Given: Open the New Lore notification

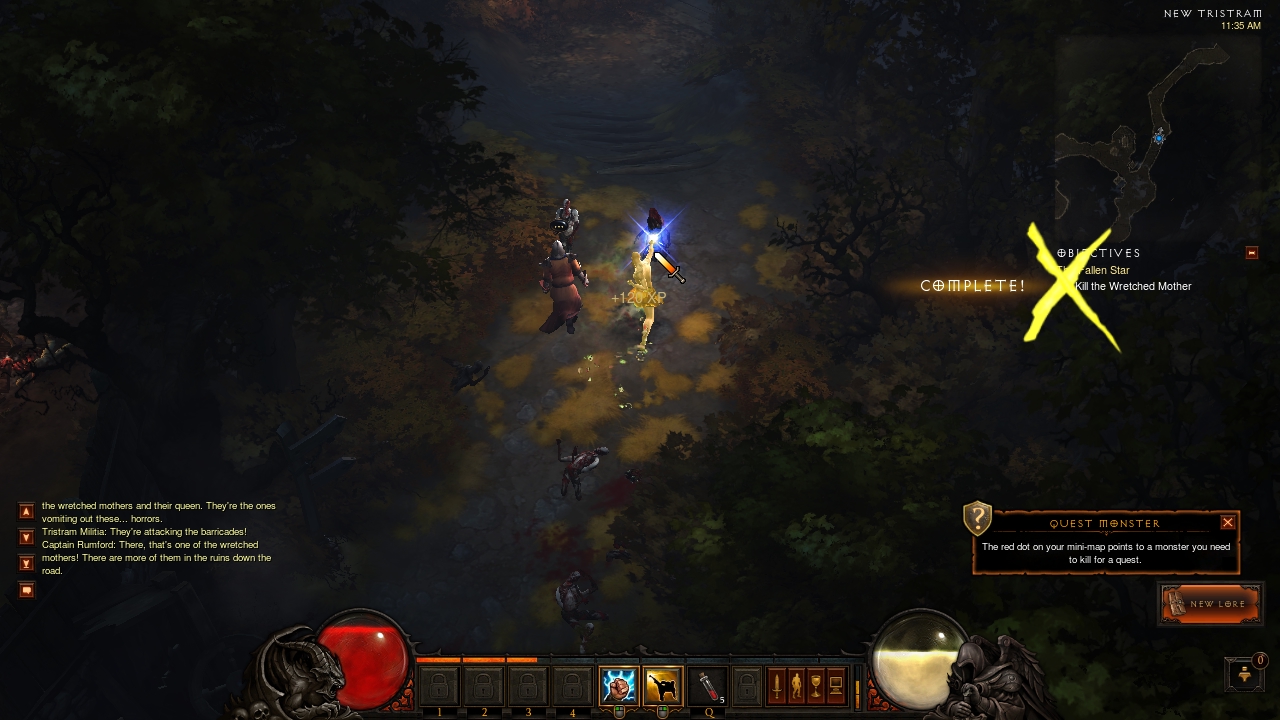Looking at the screenshot, I should click(1210, 604).
